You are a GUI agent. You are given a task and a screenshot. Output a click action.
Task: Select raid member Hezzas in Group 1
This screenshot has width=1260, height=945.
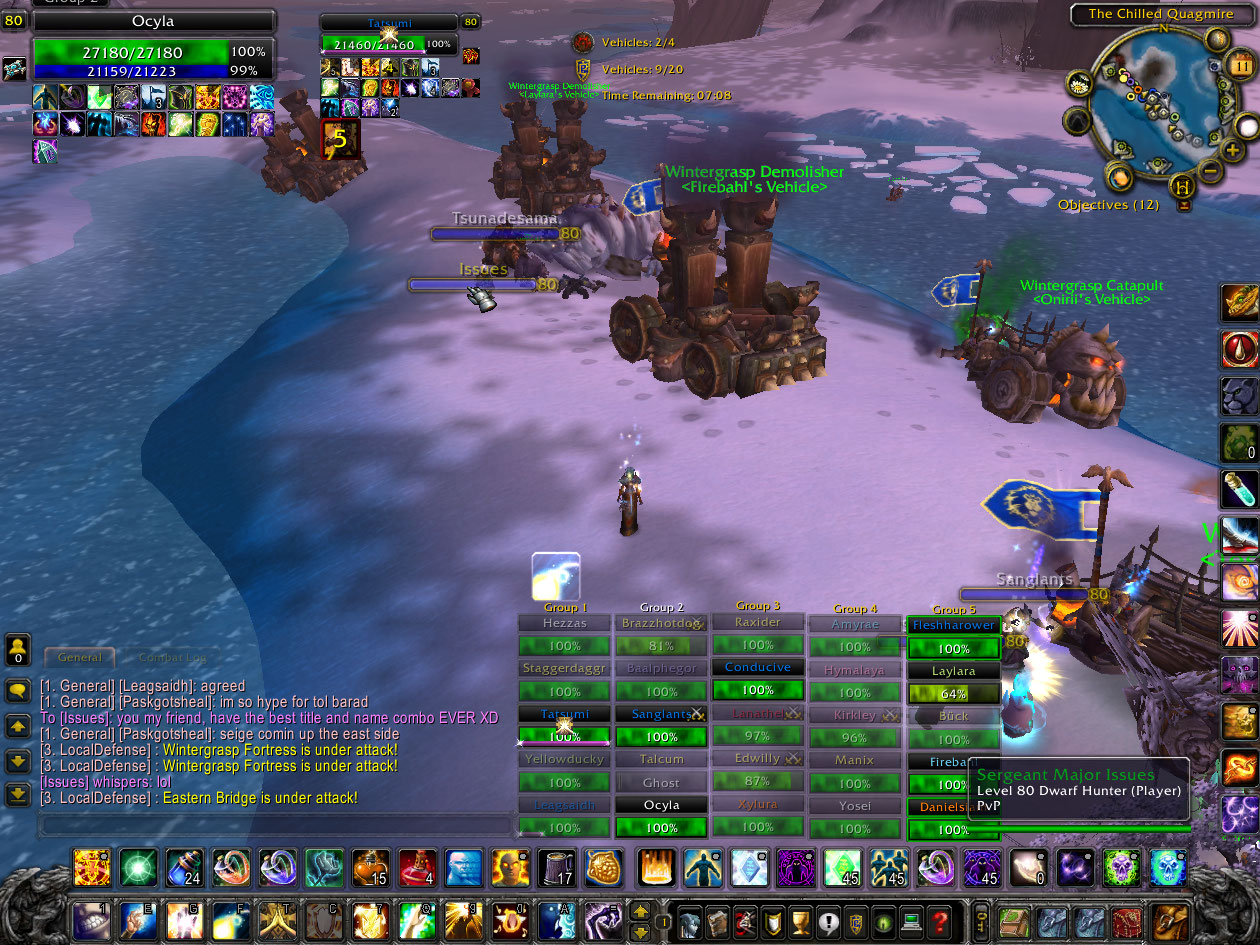click(x=564, y=623)
